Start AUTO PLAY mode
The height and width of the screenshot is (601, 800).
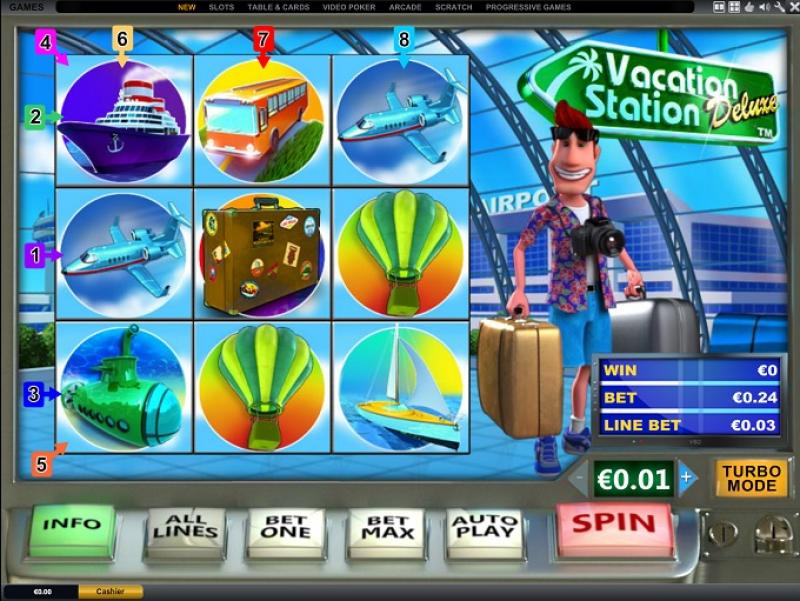pyautogui.click(x=484, y=527)
